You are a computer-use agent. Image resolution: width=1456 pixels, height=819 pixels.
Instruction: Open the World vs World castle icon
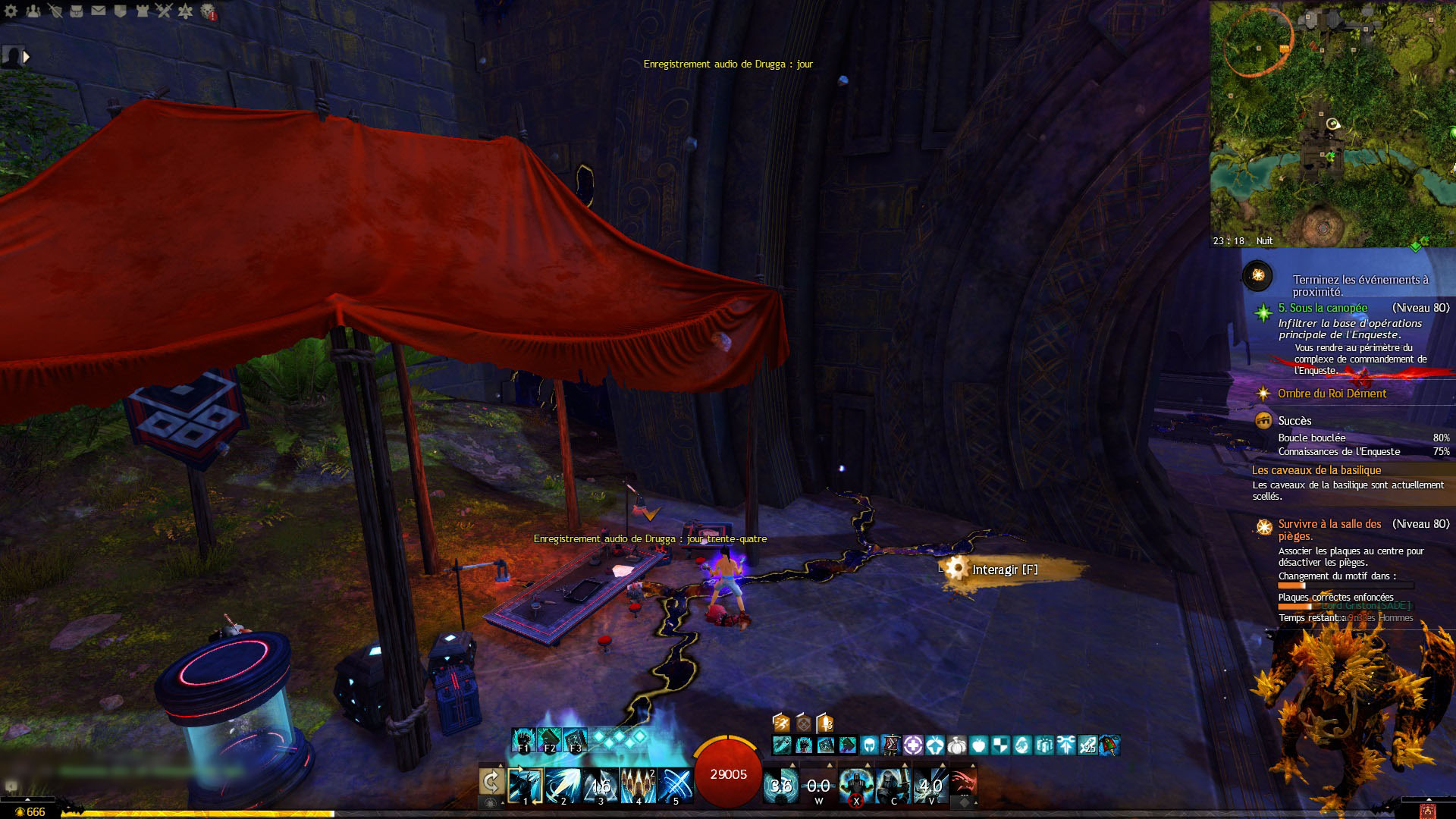142,11
